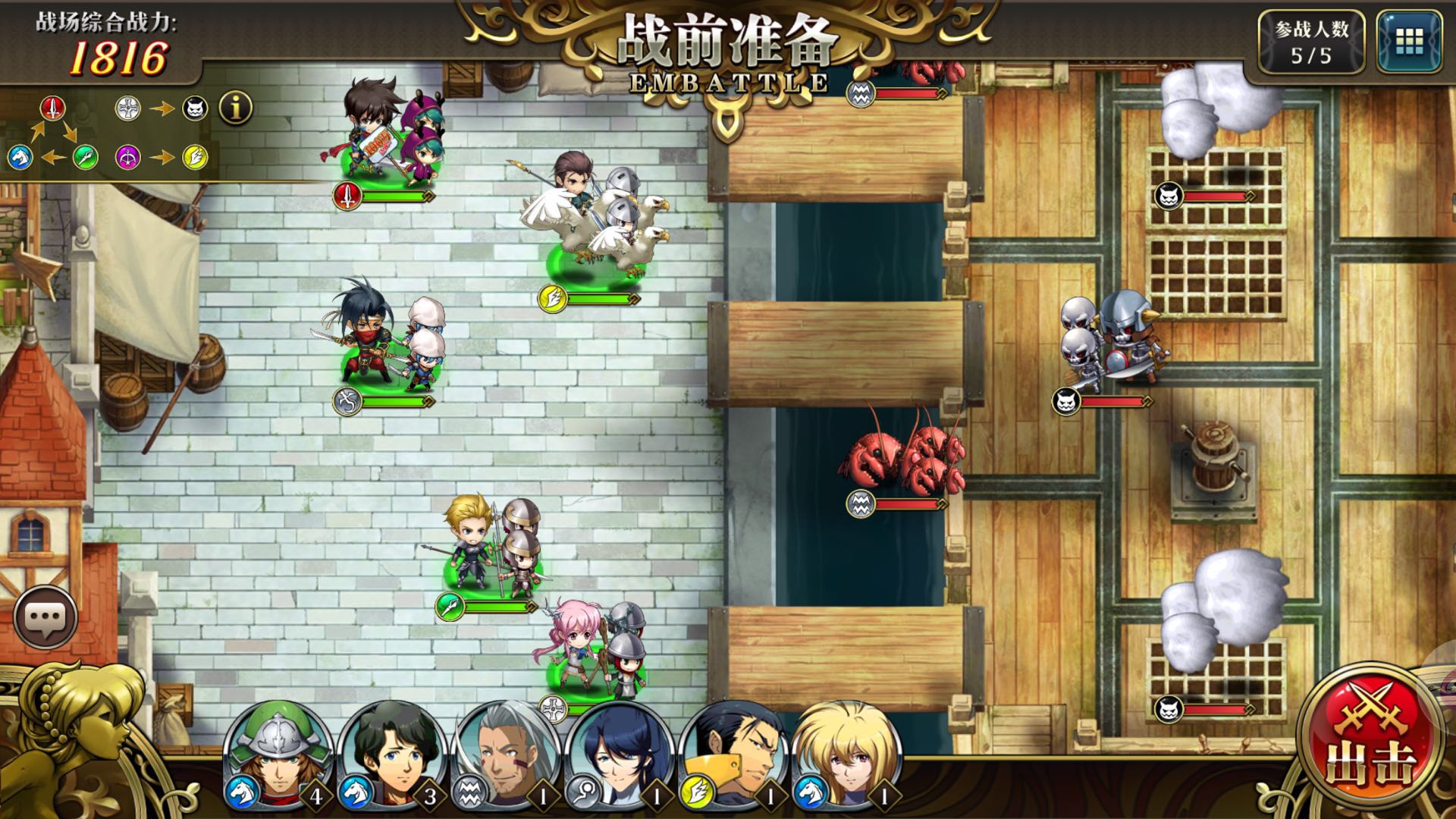The image size is (1456, 819).
Task: Select the green-helmet cavalry hero portrait
Action: click(278, 755)
